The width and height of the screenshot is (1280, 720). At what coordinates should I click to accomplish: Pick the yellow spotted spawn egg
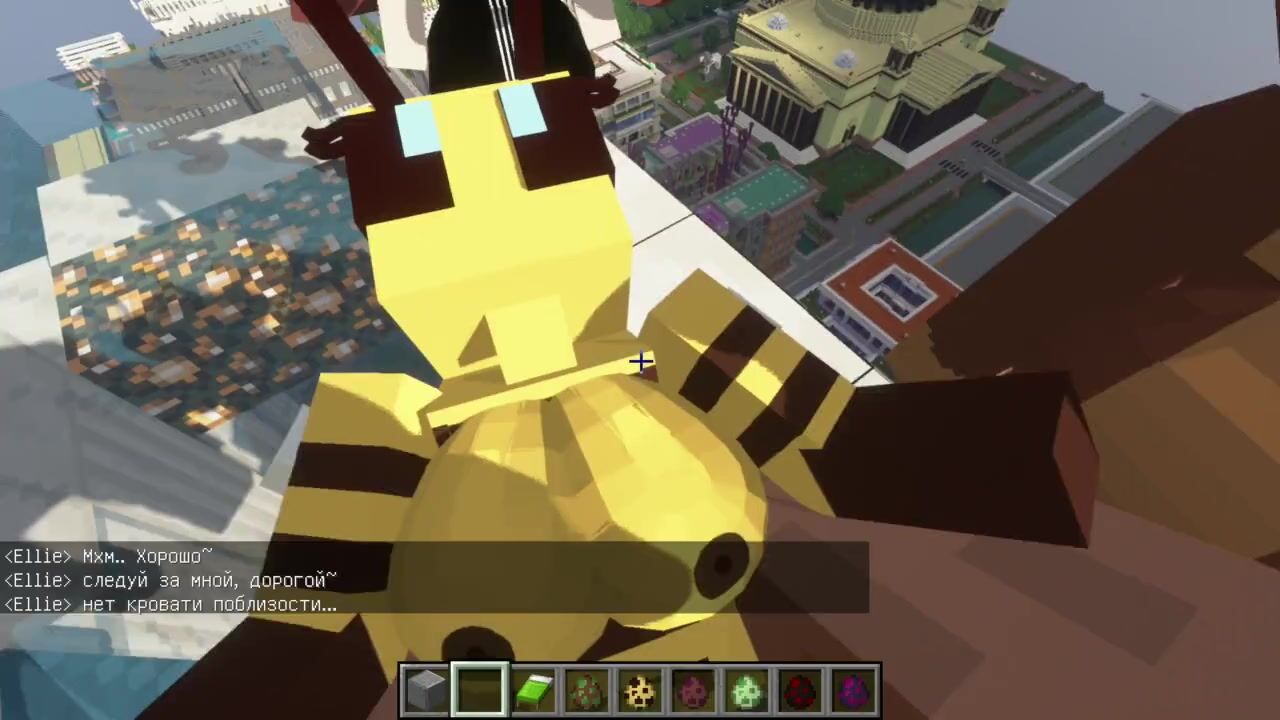pos(640,689)
